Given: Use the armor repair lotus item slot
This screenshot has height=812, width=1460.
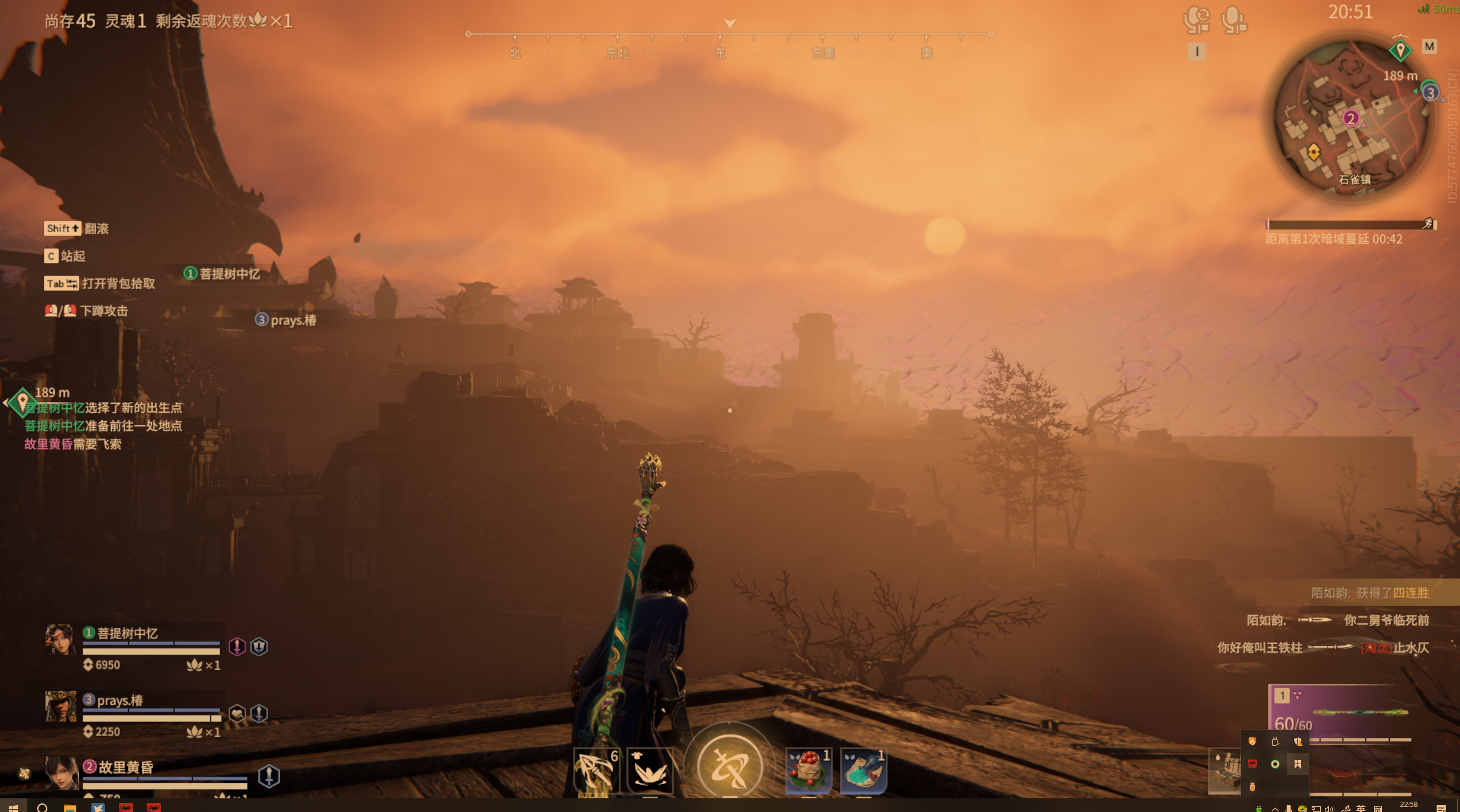Looking at the screenshot, I should click(650, 770).
